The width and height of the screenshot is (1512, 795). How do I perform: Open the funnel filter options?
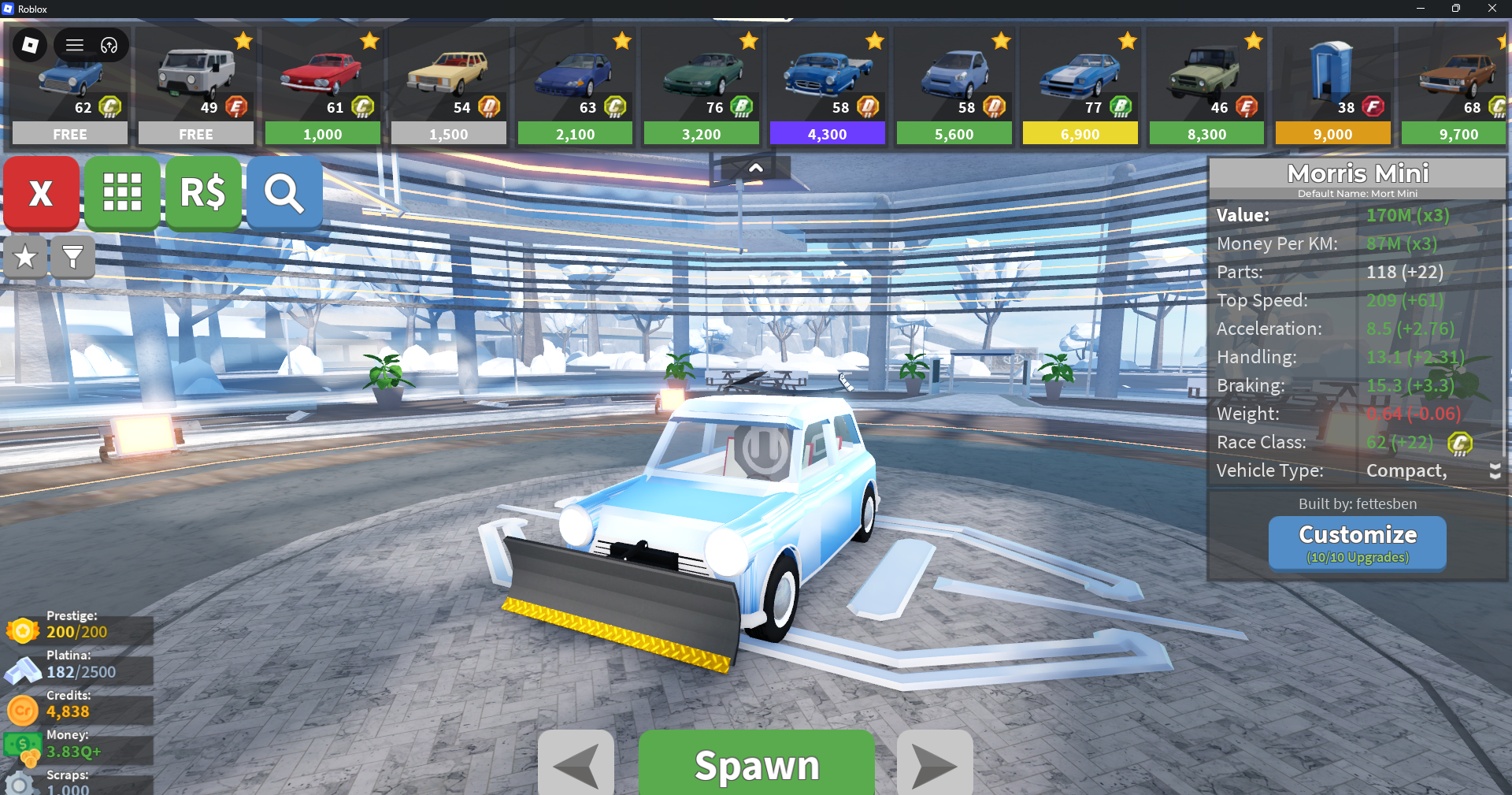pos(72,257)
